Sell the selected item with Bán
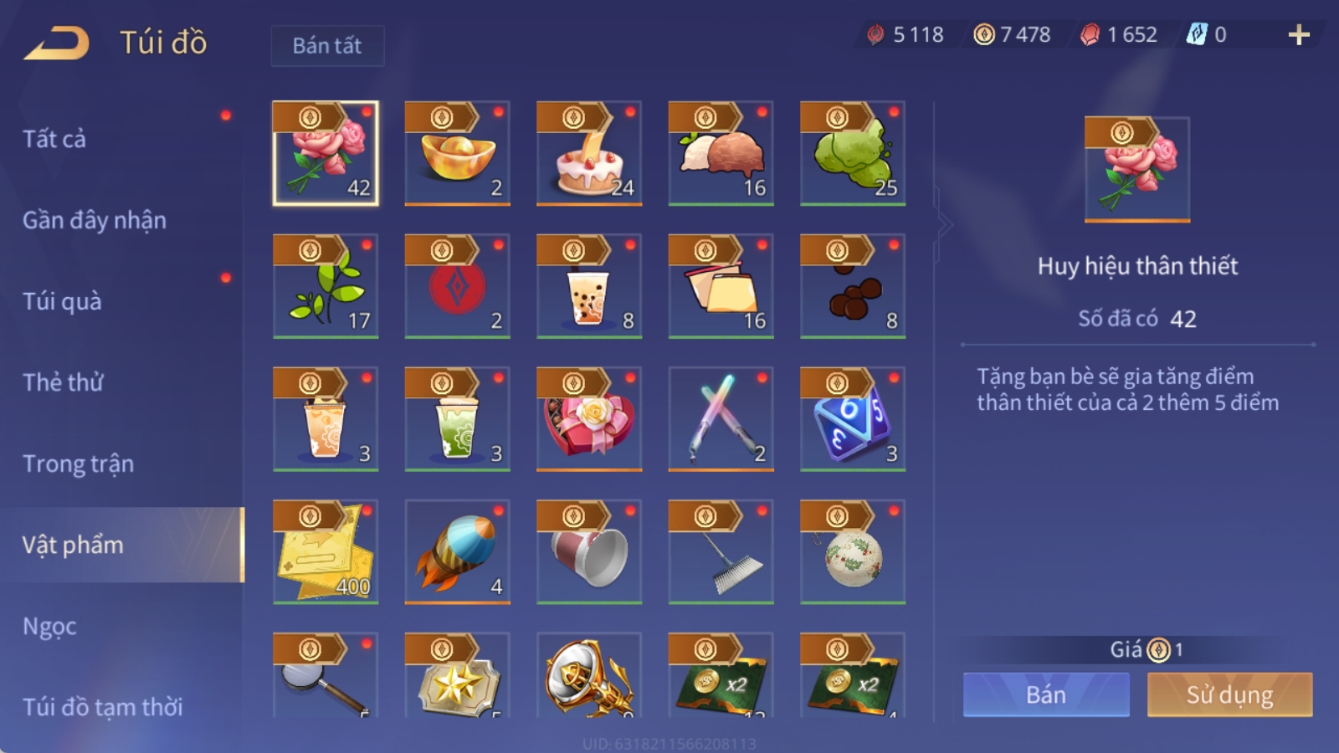The height and width of the screenshot is (753, 1339). 1046,695
